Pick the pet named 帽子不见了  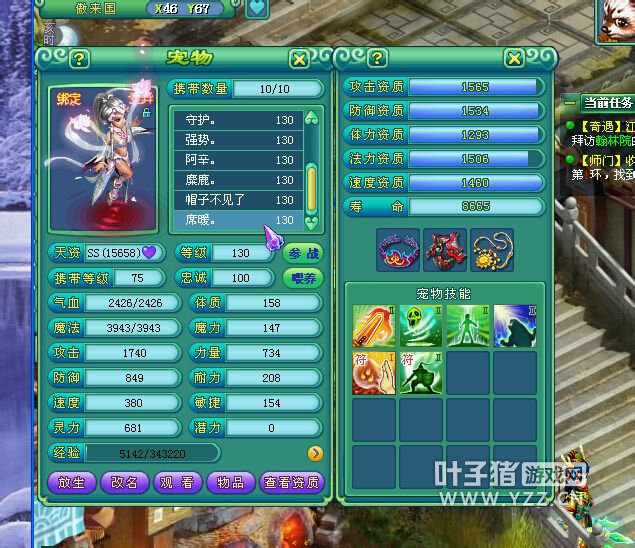[237, 200]
